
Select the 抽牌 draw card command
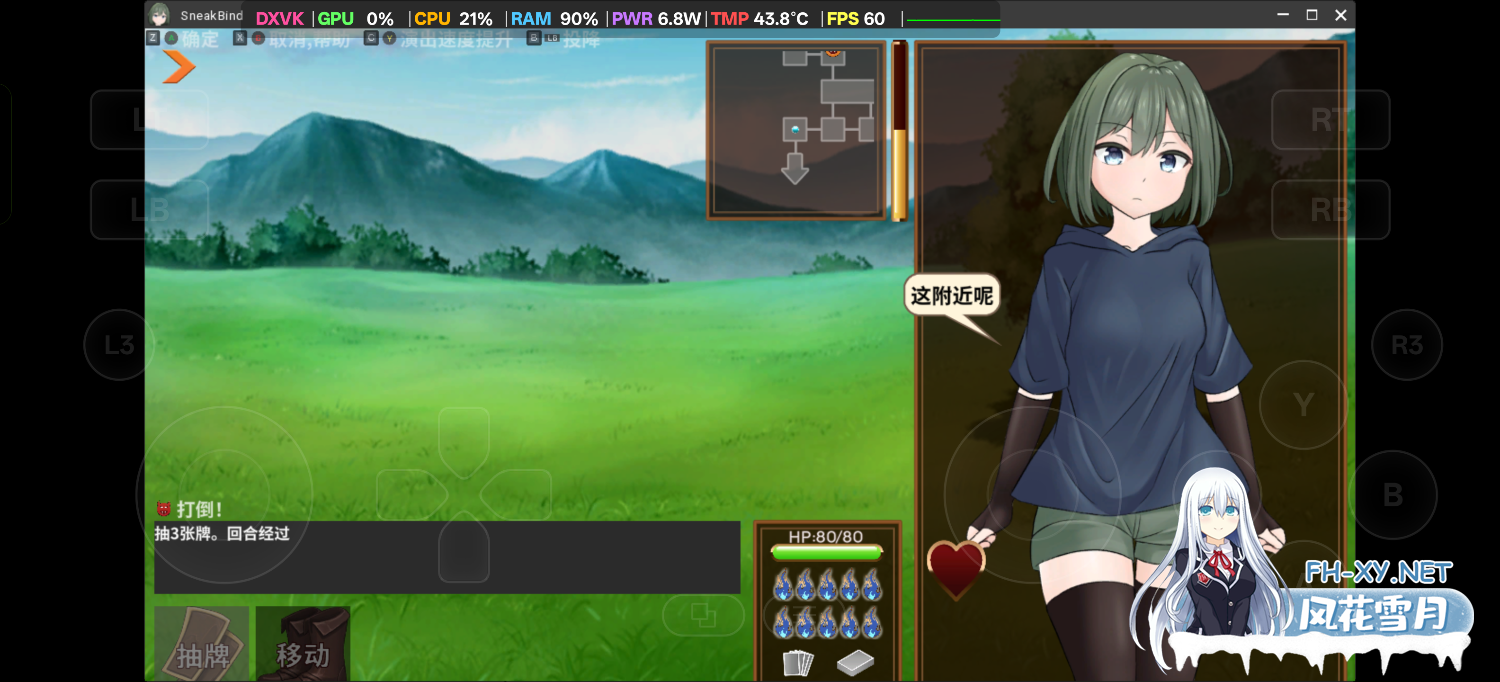point(202,643)
